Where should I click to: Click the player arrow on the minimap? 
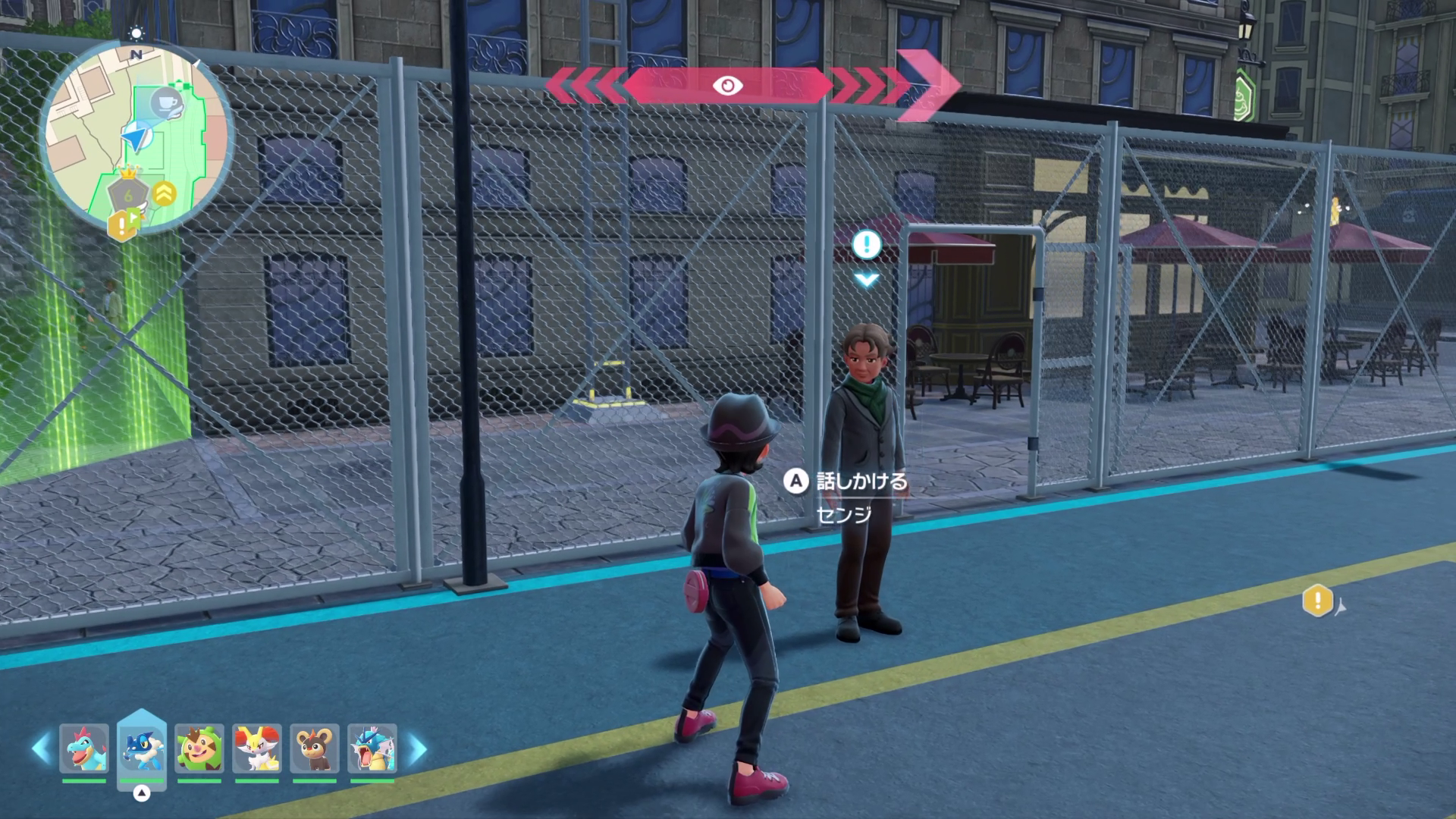[135, 139]
